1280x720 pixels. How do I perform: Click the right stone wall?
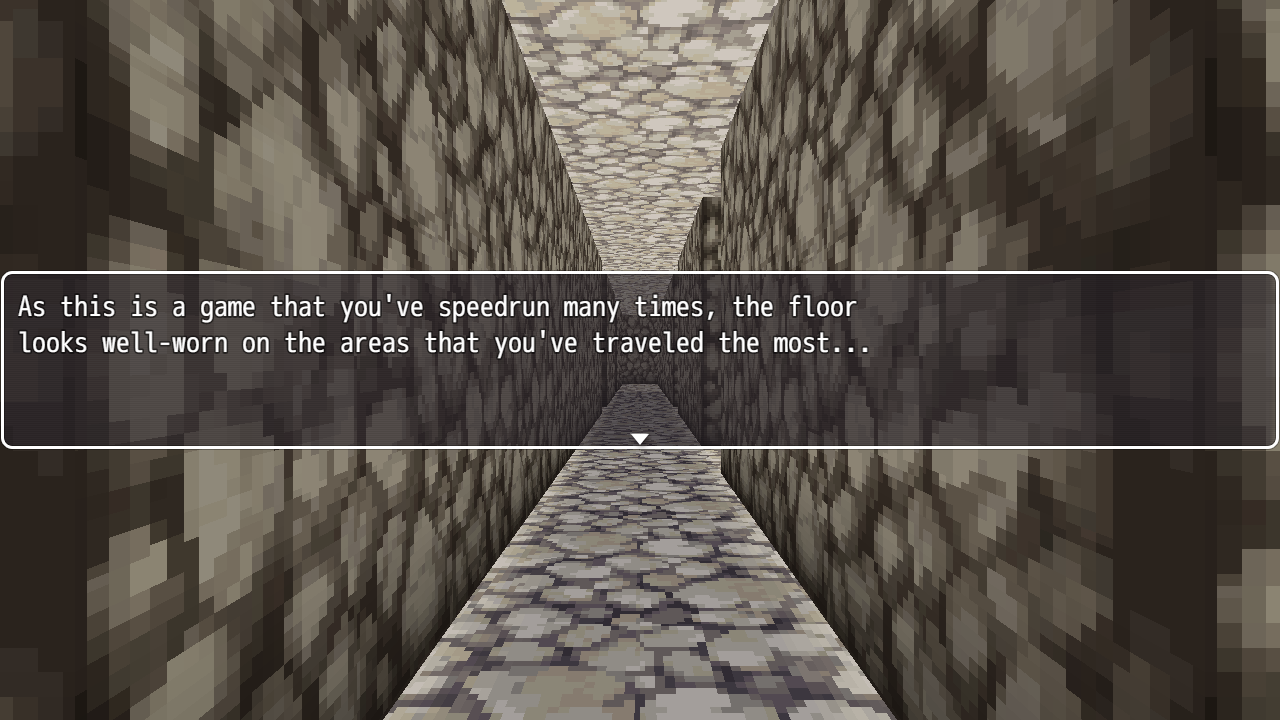click(1080, 150)
